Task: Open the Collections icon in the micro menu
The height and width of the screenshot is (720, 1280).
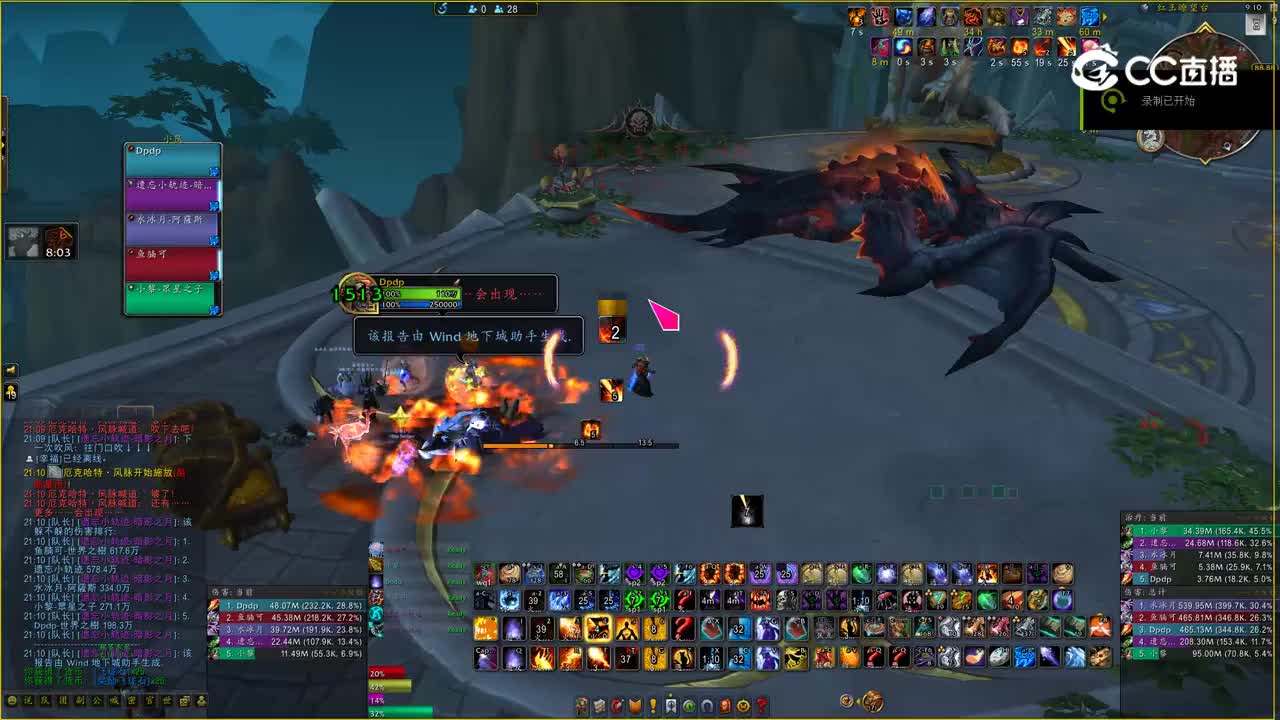Action: [x=705, y=705]
